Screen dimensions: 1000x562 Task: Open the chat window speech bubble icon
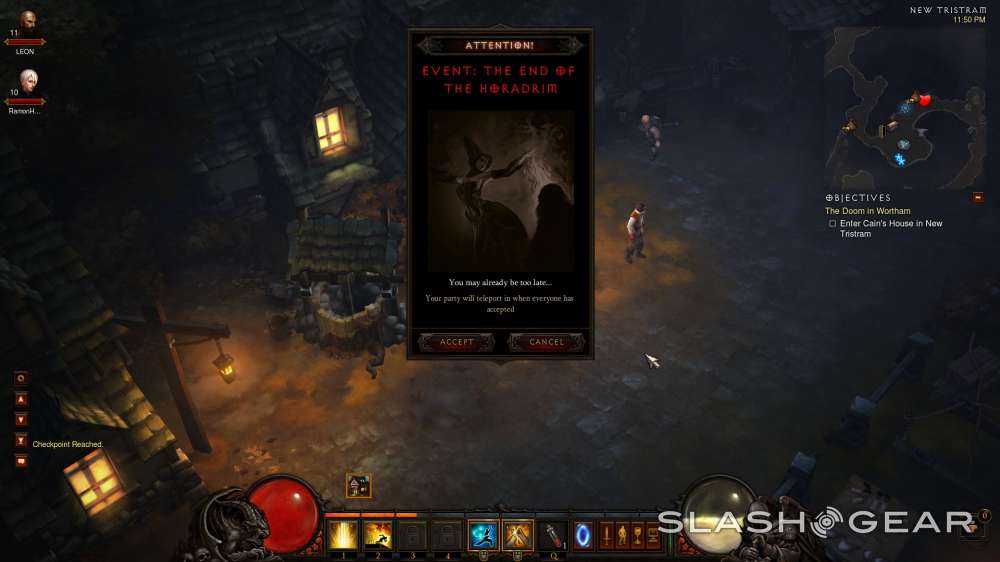21,461
